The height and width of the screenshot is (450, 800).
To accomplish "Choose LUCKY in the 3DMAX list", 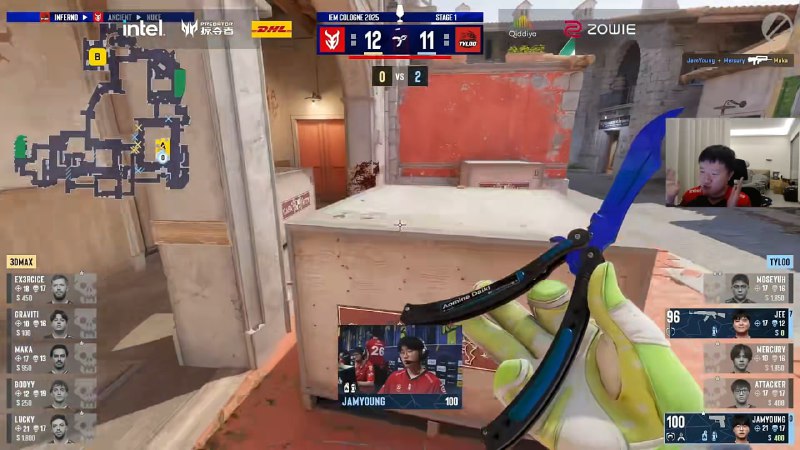I will tap(52, 428).
